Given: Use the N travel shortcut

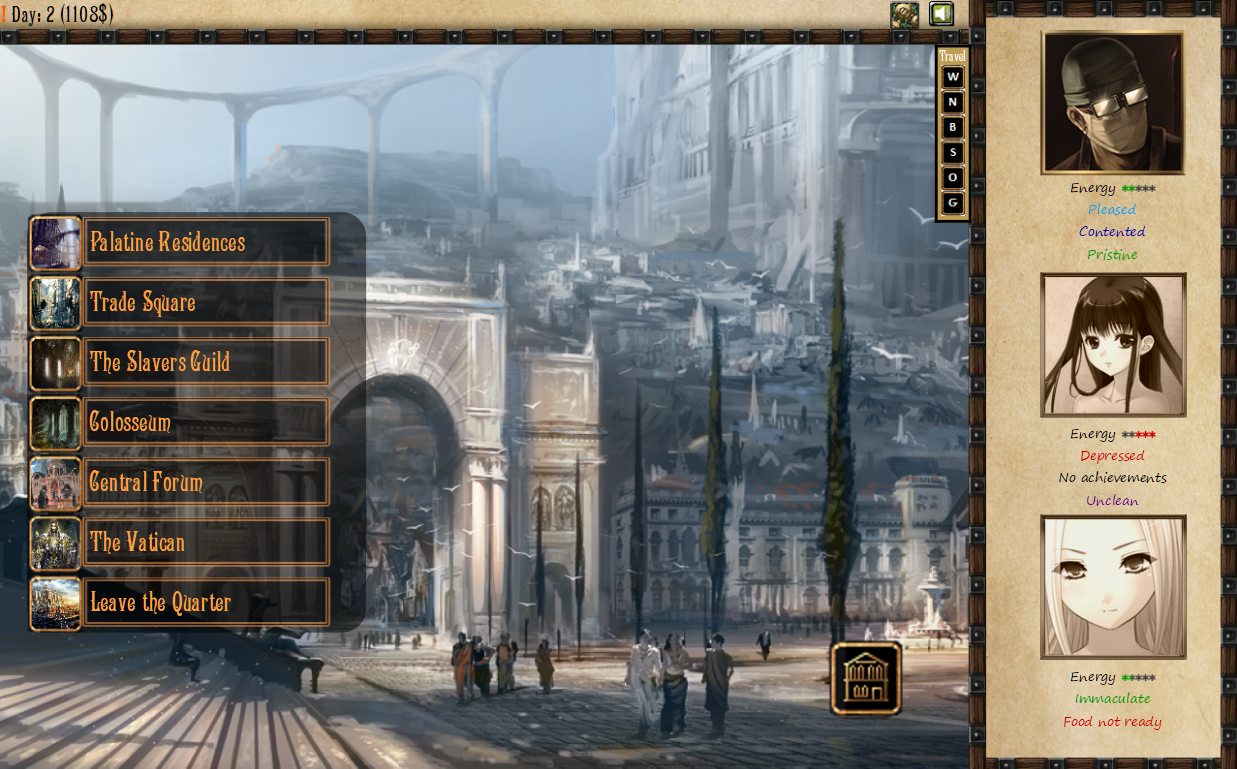Looking at the screenshot, I should coord(953,102).
